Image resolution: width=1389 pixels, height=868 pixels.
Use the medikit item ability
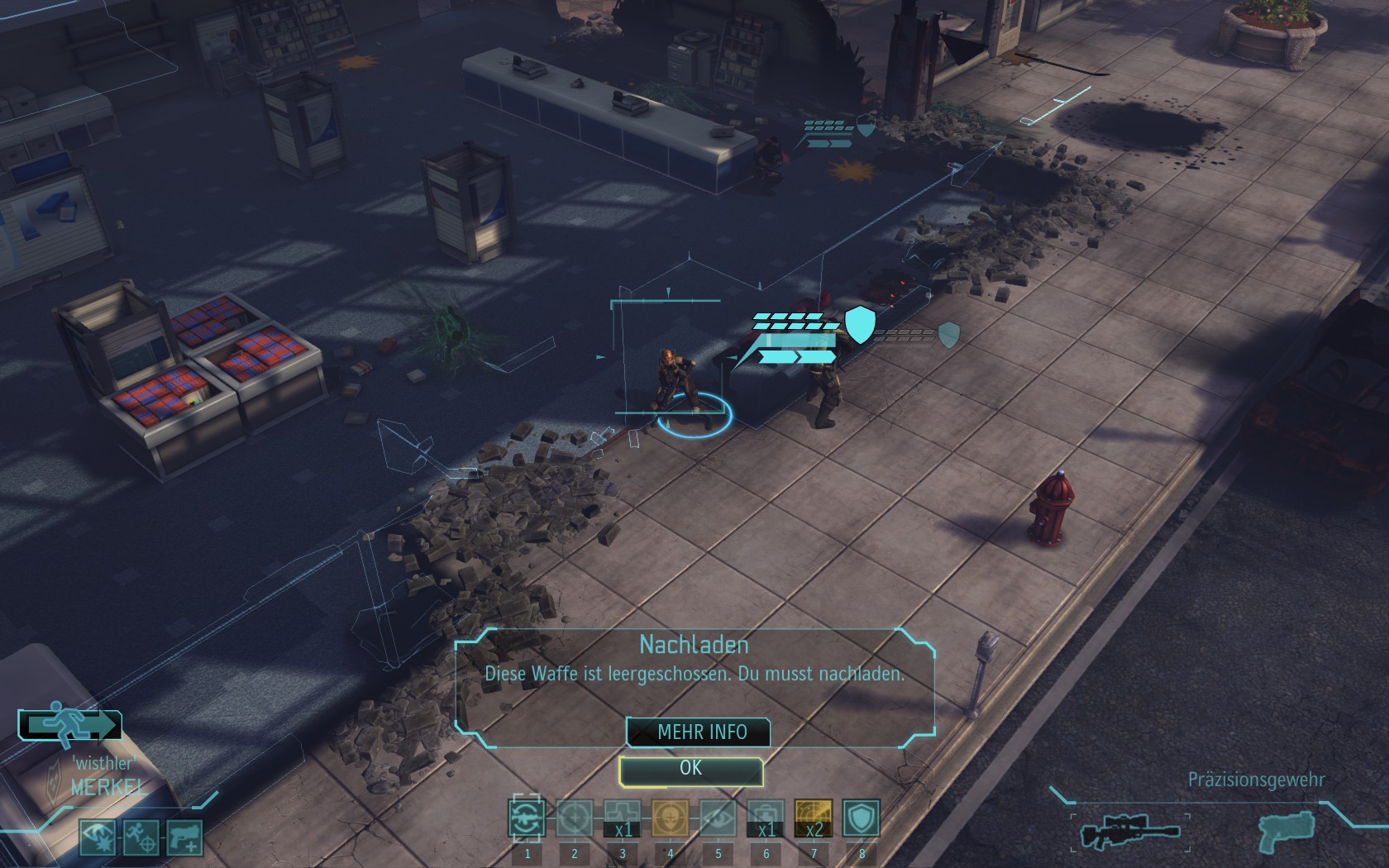click(766, 818)
